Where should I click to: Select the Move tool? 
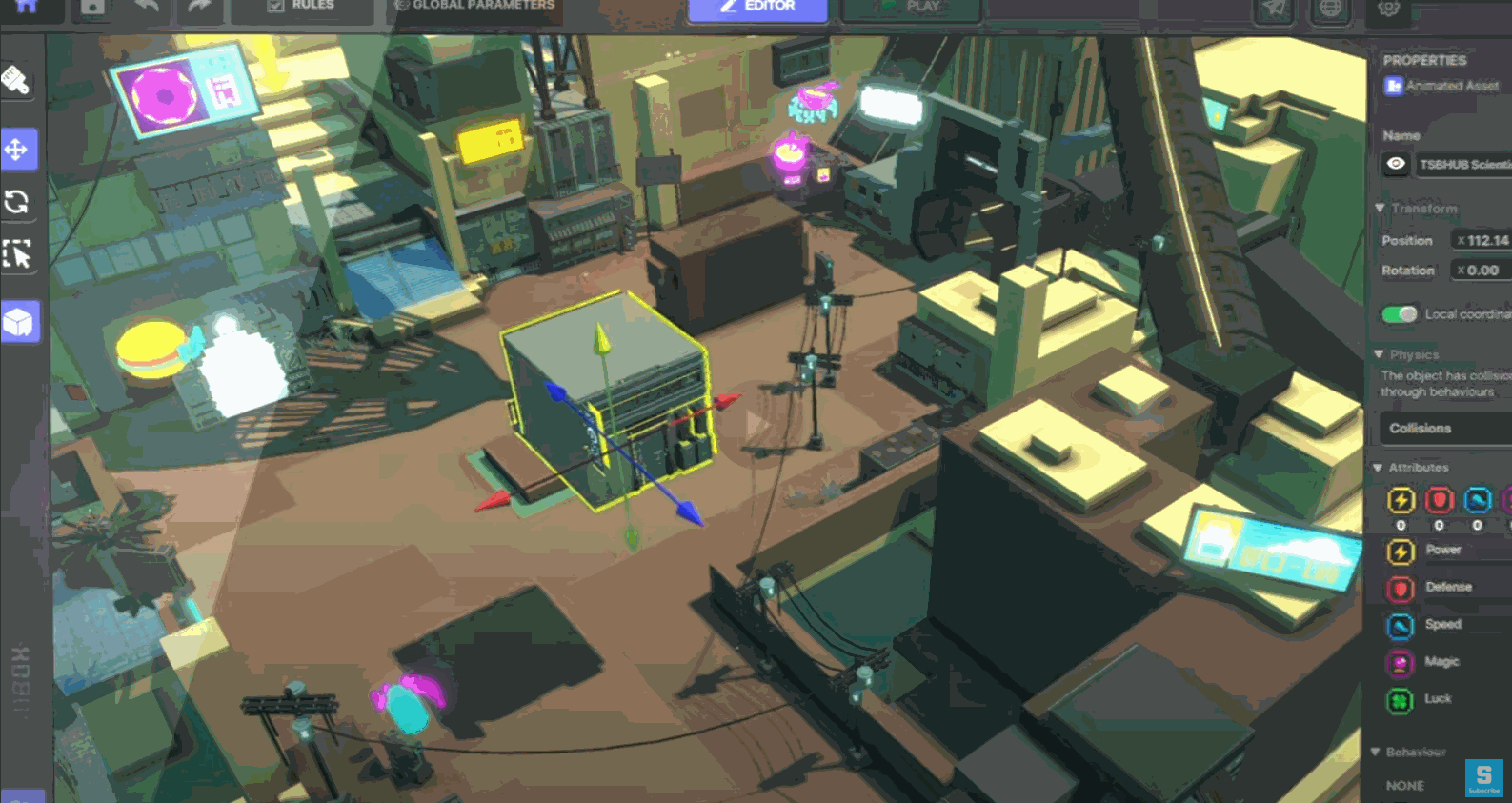pos(19,149)
